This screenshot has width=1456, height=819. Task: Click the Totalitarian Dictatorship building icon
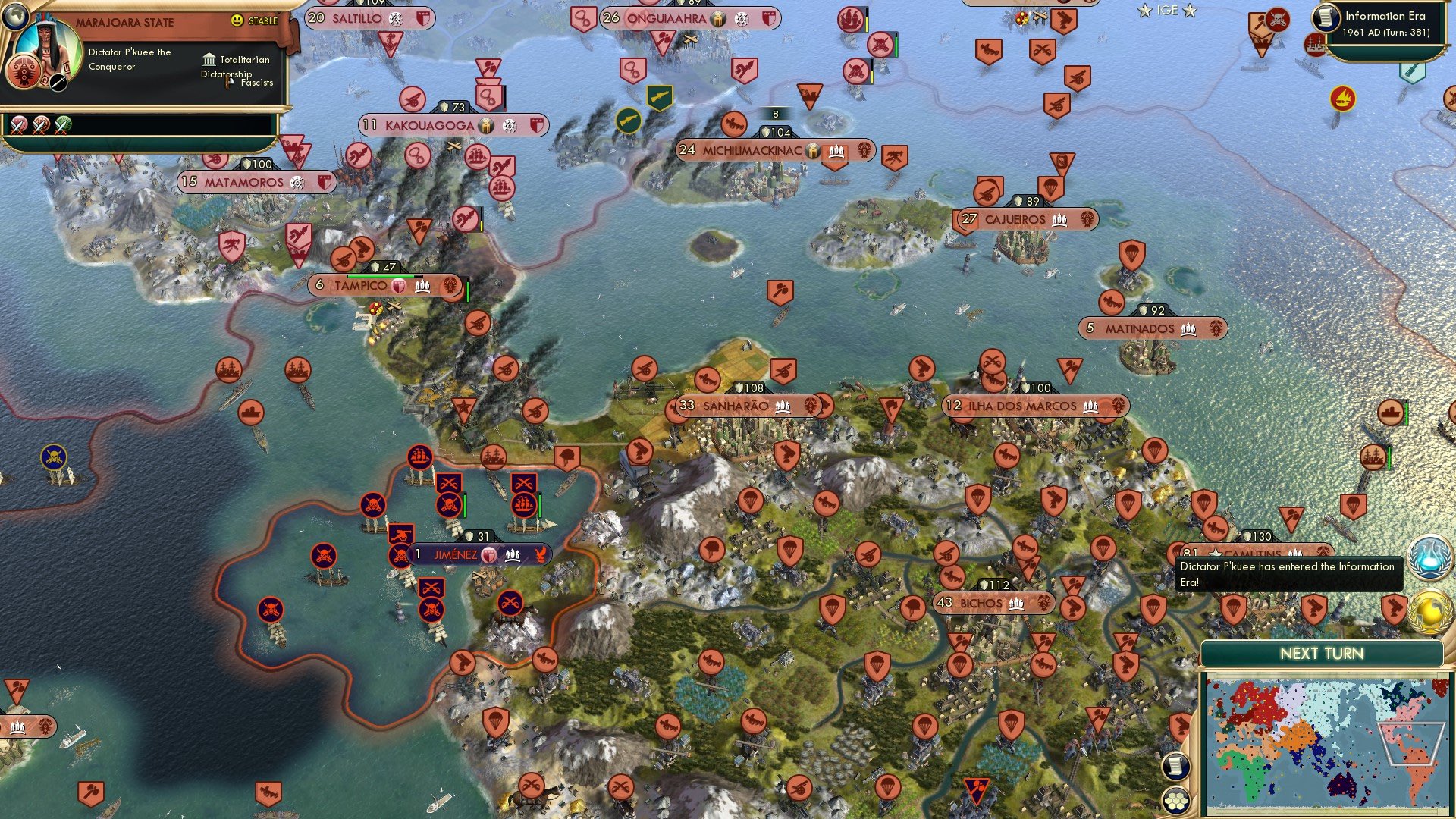(x=208, y=59)
